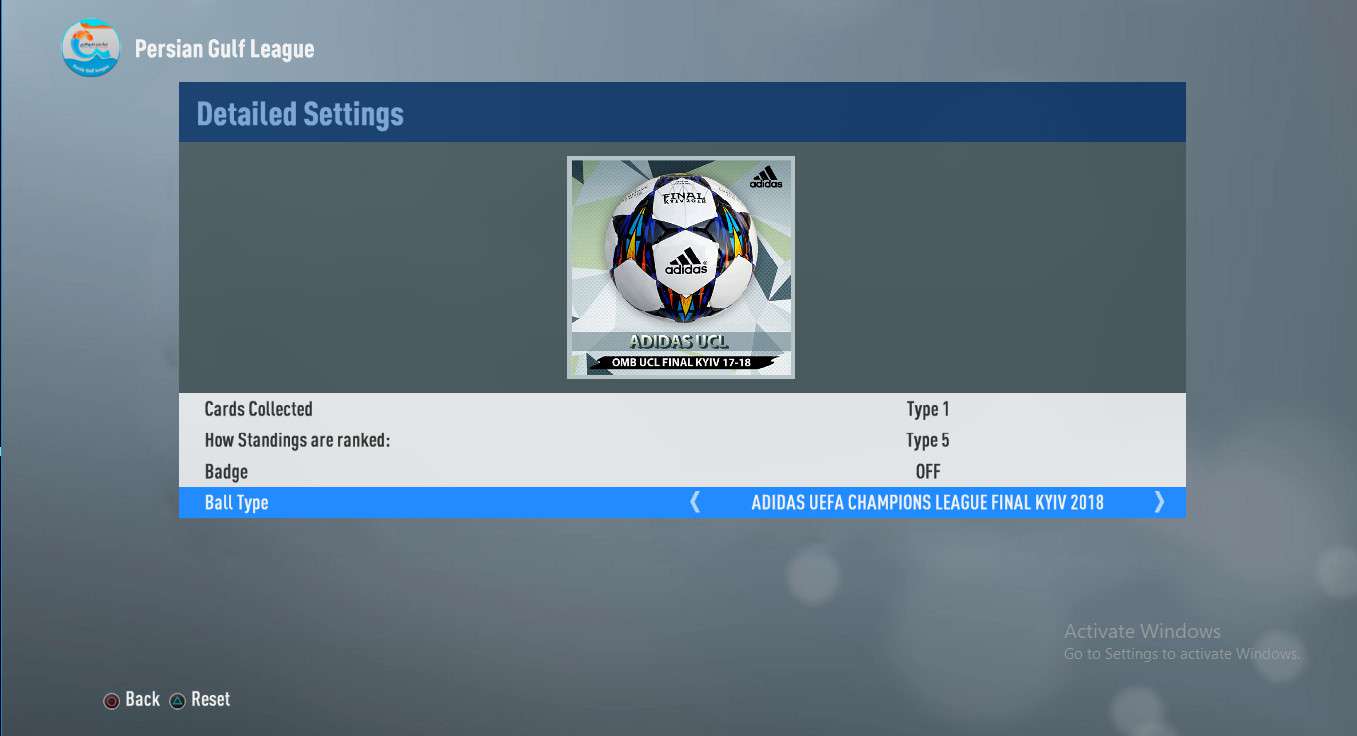Select the Badge setting row
This screenshot has height=736, width=1357.
pyautogui.click(x=682, y=471)
